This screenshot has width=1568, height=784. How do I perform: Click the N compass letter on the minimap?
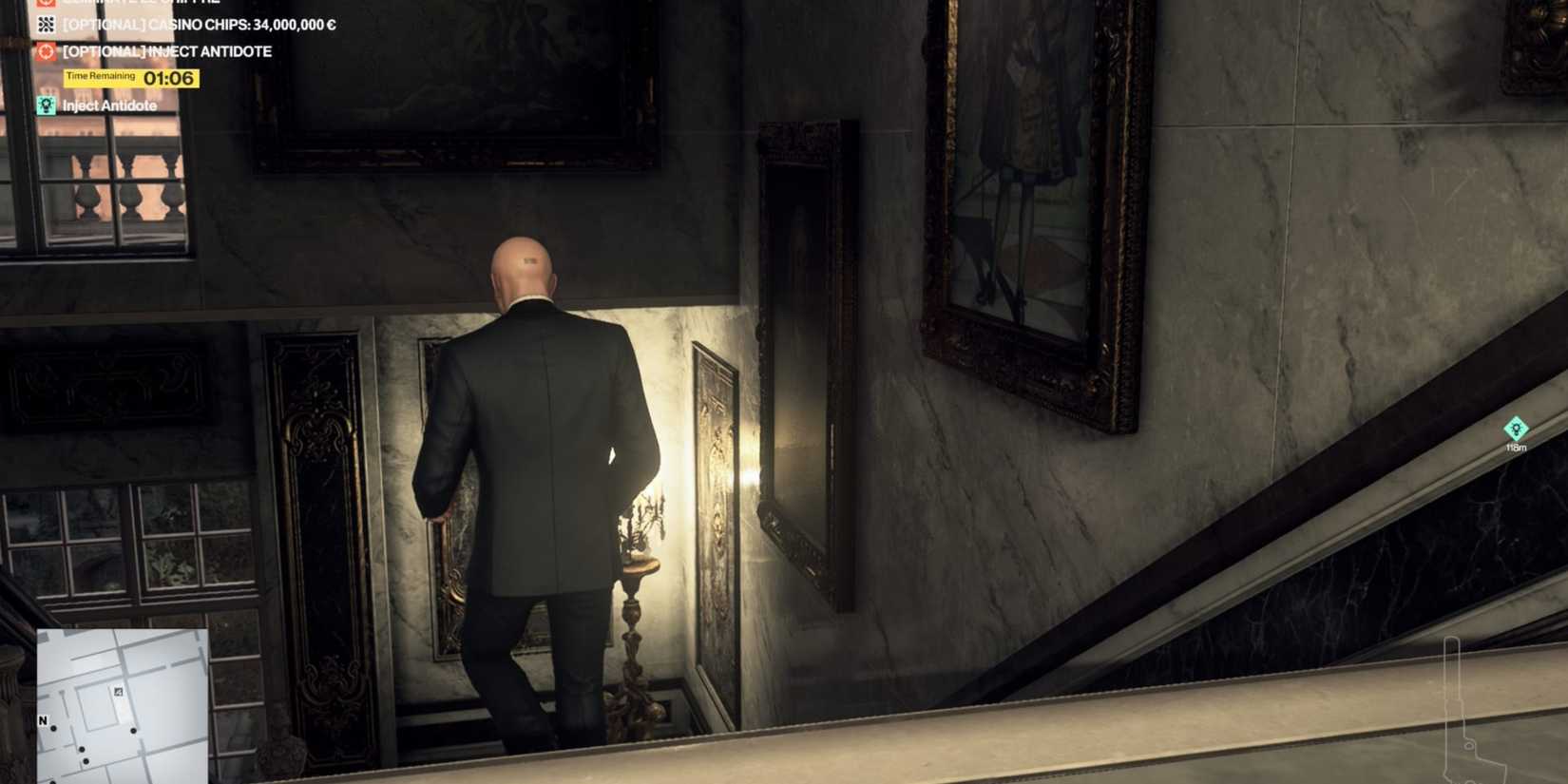coord(42,720)
